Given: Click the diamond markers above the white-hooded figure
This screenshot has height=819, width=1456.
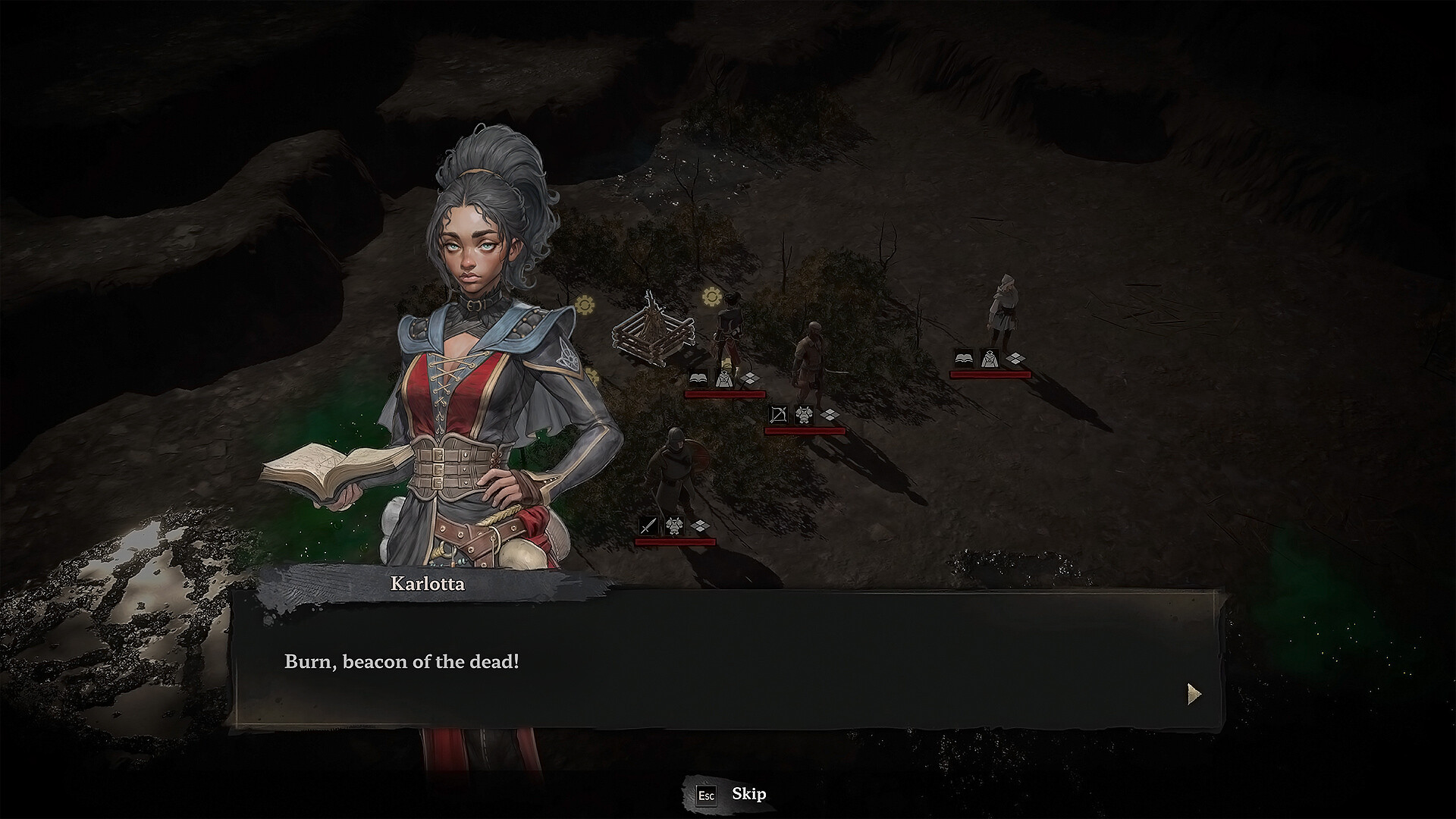Looking at the screenshot, I should (x=1015, y=357).
